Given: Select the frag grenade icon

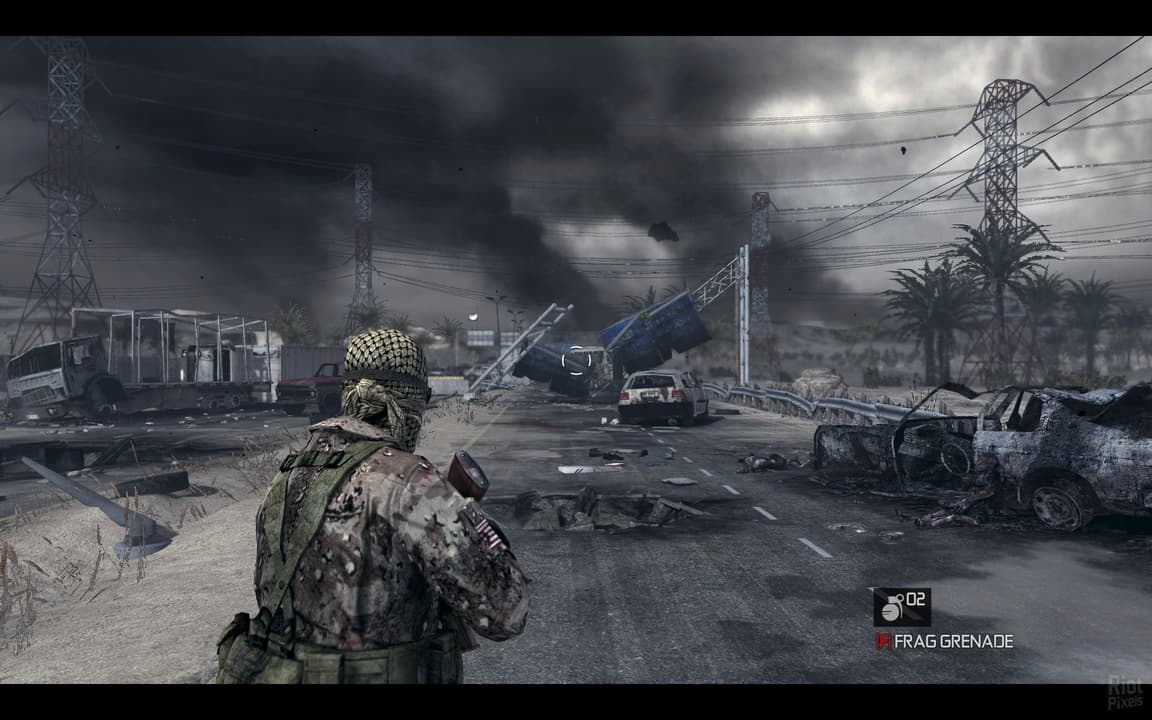Looking at the screenshot, I should (890, 607).
